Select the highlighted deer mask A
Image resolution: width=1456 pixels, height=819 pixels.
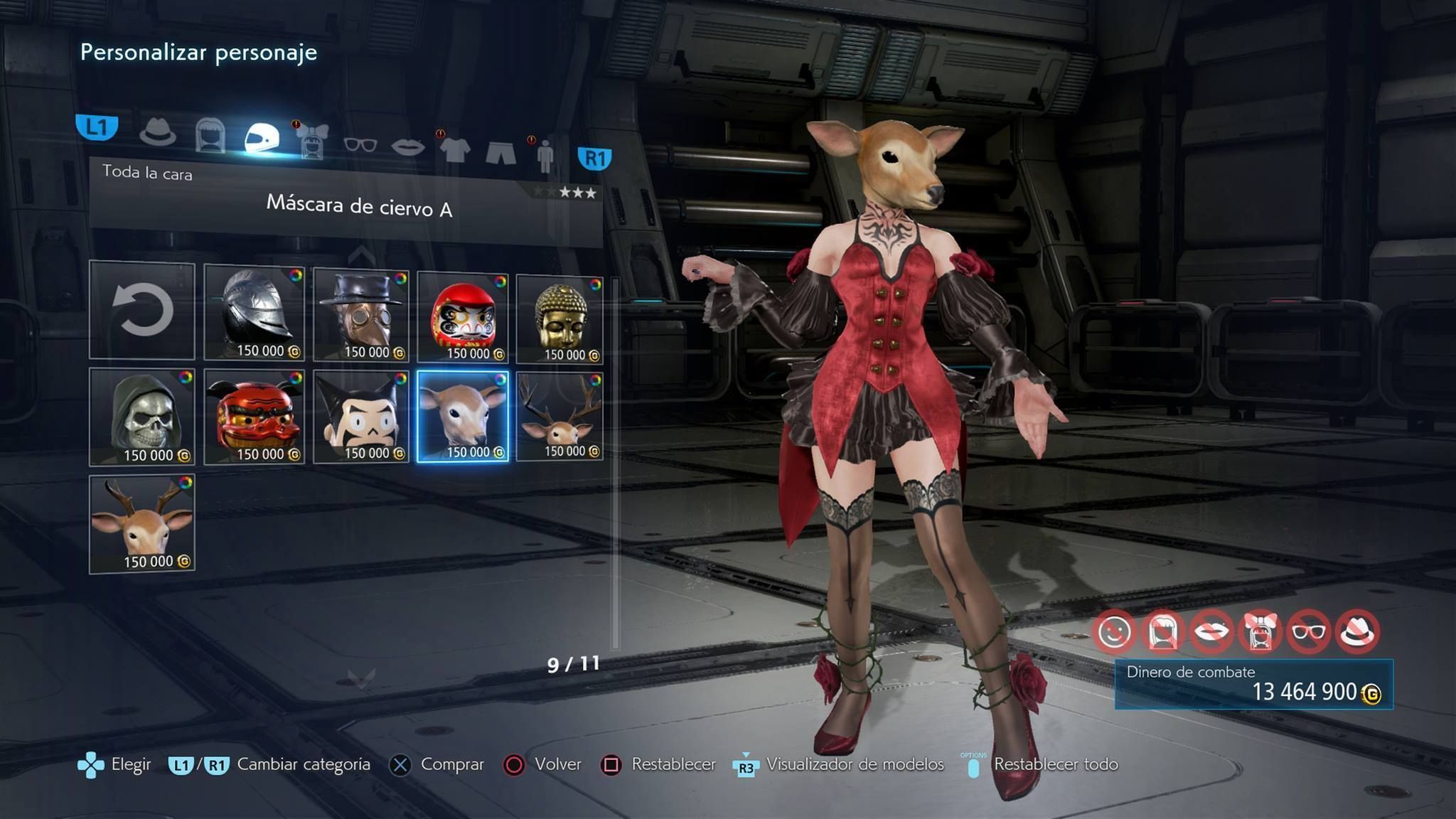[463, 417]
